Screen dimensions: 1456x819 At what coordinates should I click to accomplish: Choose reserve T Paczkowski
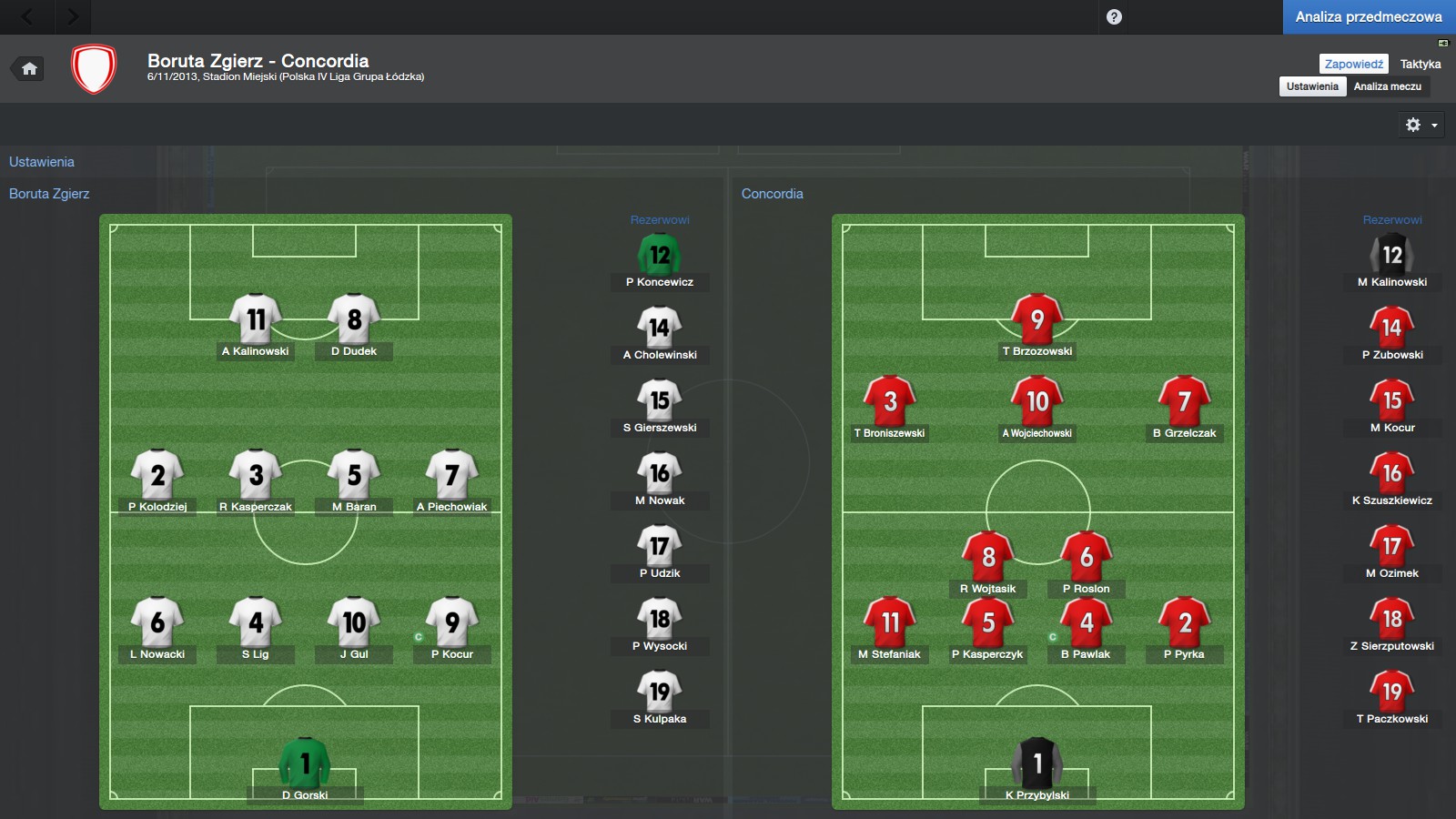click(x=1391, y=695)
